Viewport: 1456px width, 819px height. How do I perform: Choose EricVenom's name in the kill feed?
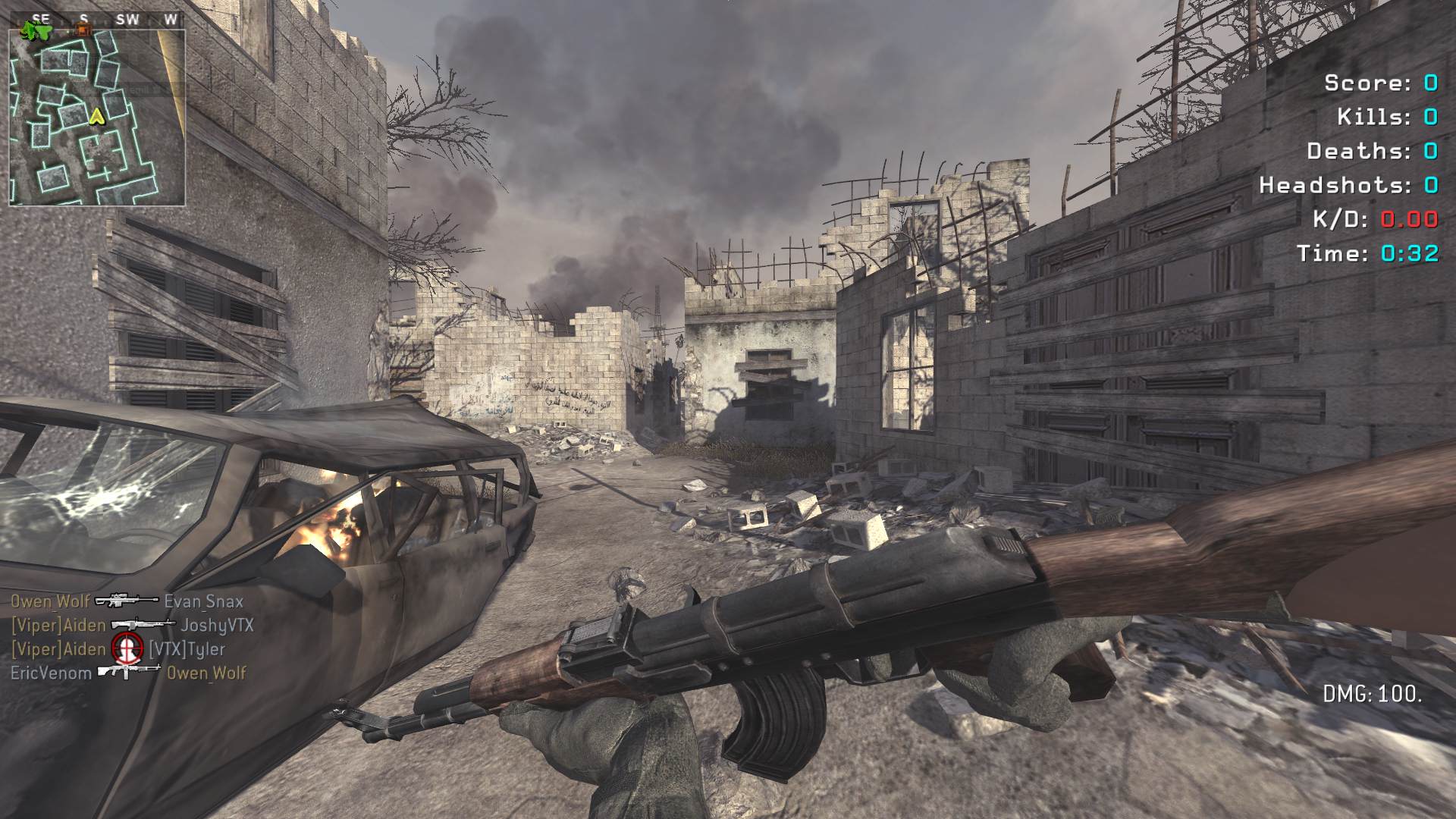click(x=51, y=673)
